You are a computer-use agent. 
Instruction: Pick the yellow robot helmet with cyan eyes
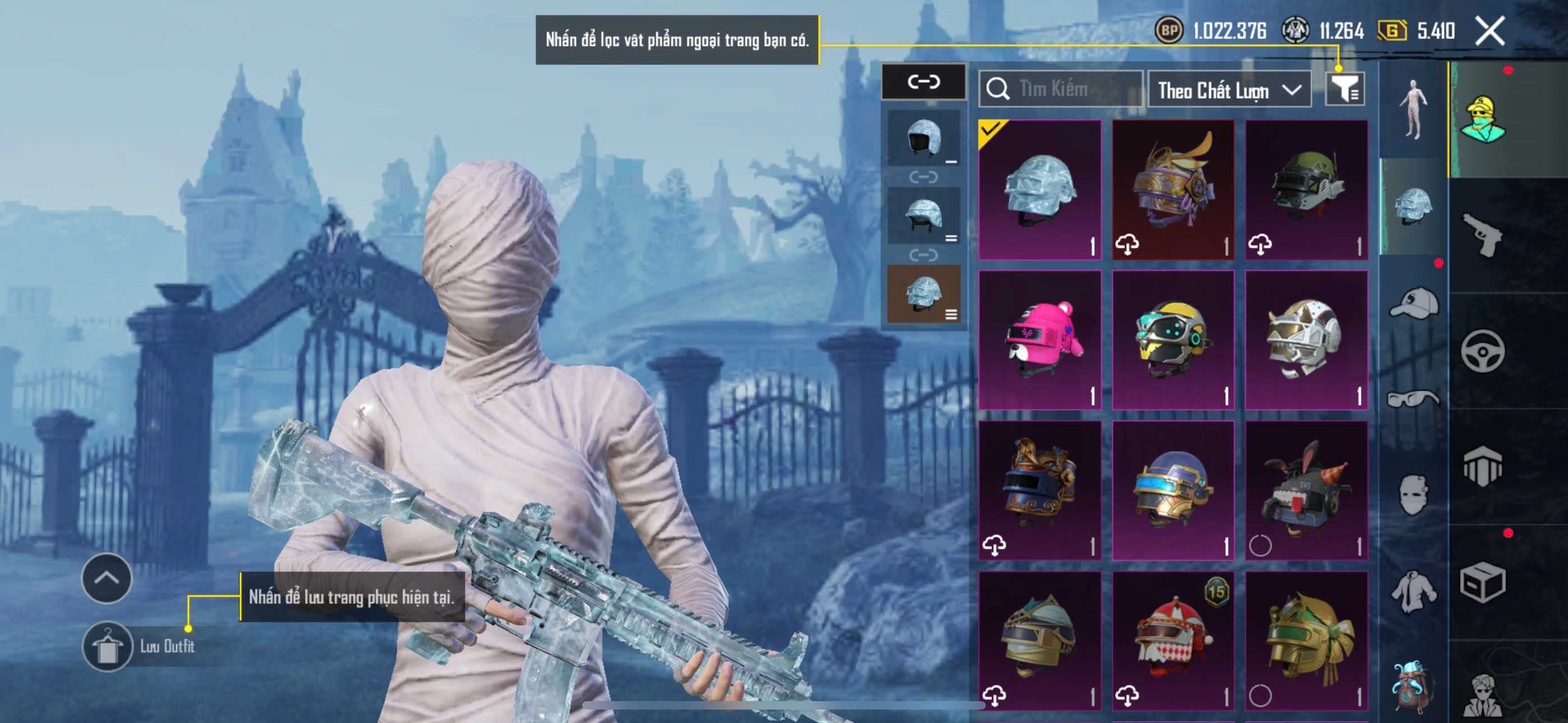coord(1173,340)
